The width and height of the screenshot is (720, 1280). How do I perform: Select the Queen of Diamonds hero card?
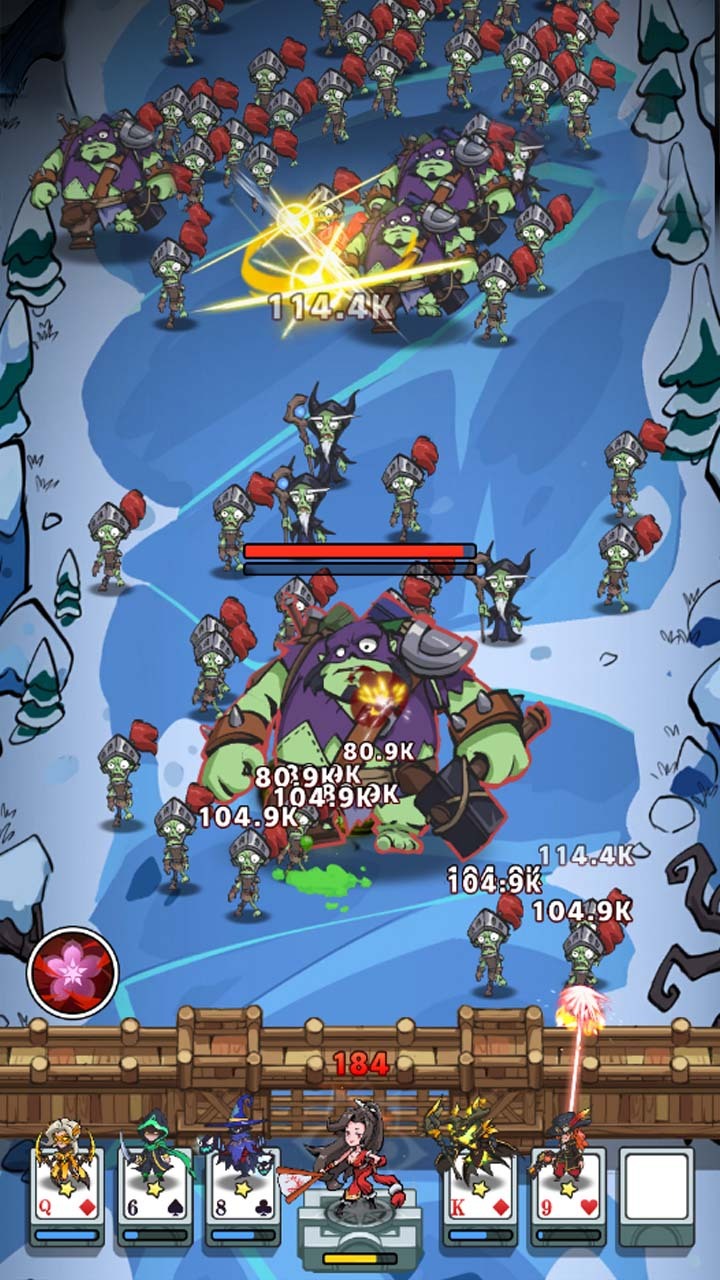click(x=67, y=1192)
